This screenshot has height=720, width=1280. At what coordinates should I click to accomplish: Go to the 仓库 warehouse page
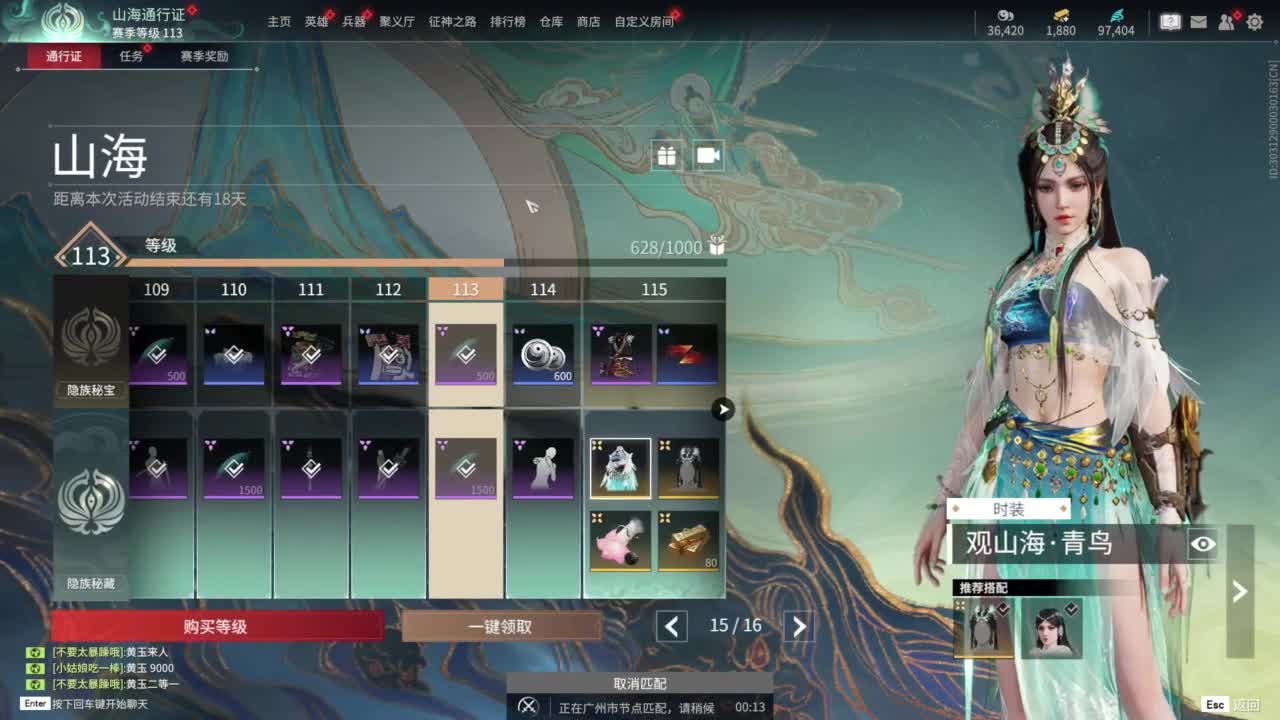coord(551,21)
